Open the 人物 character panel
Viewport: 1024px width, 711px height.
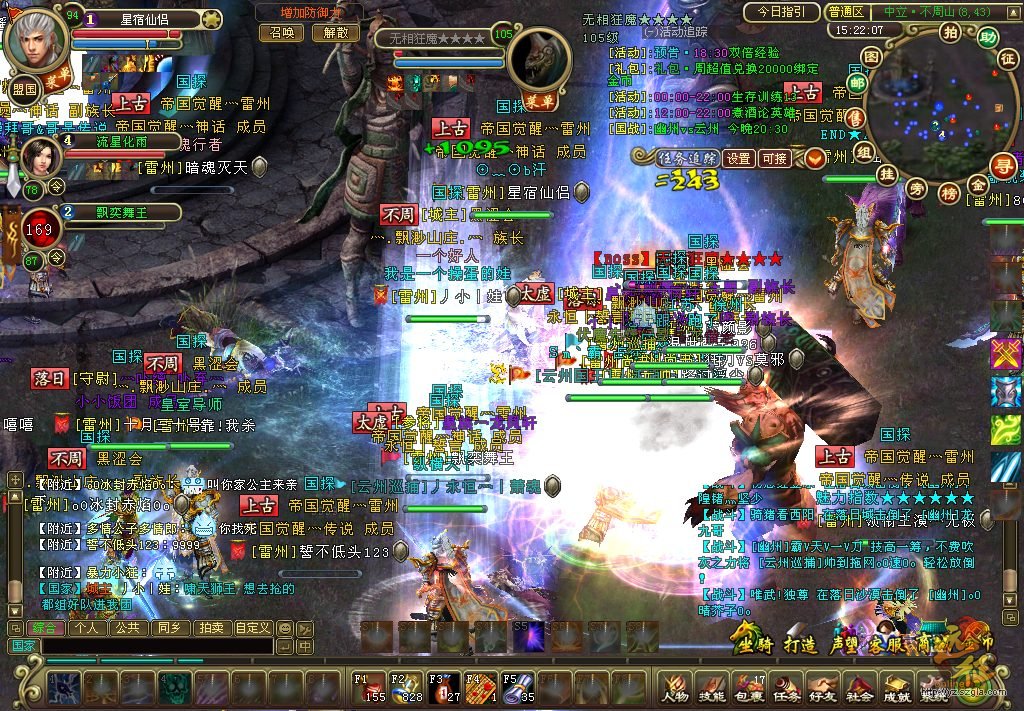(x=675, y=684)
